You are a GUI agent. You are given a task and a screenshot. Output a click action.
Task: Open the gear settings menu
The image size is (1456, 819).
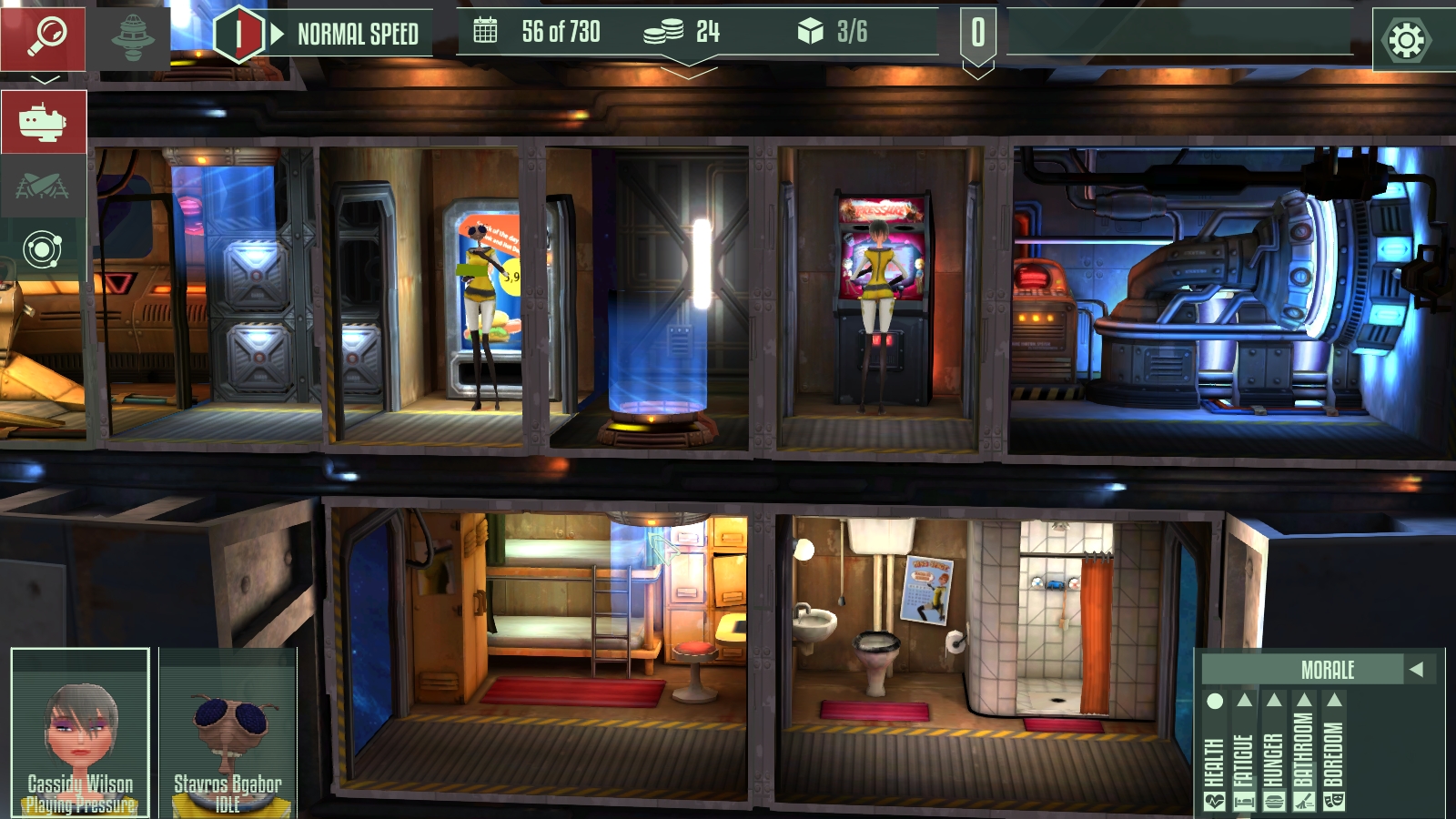coord(1406,40)
